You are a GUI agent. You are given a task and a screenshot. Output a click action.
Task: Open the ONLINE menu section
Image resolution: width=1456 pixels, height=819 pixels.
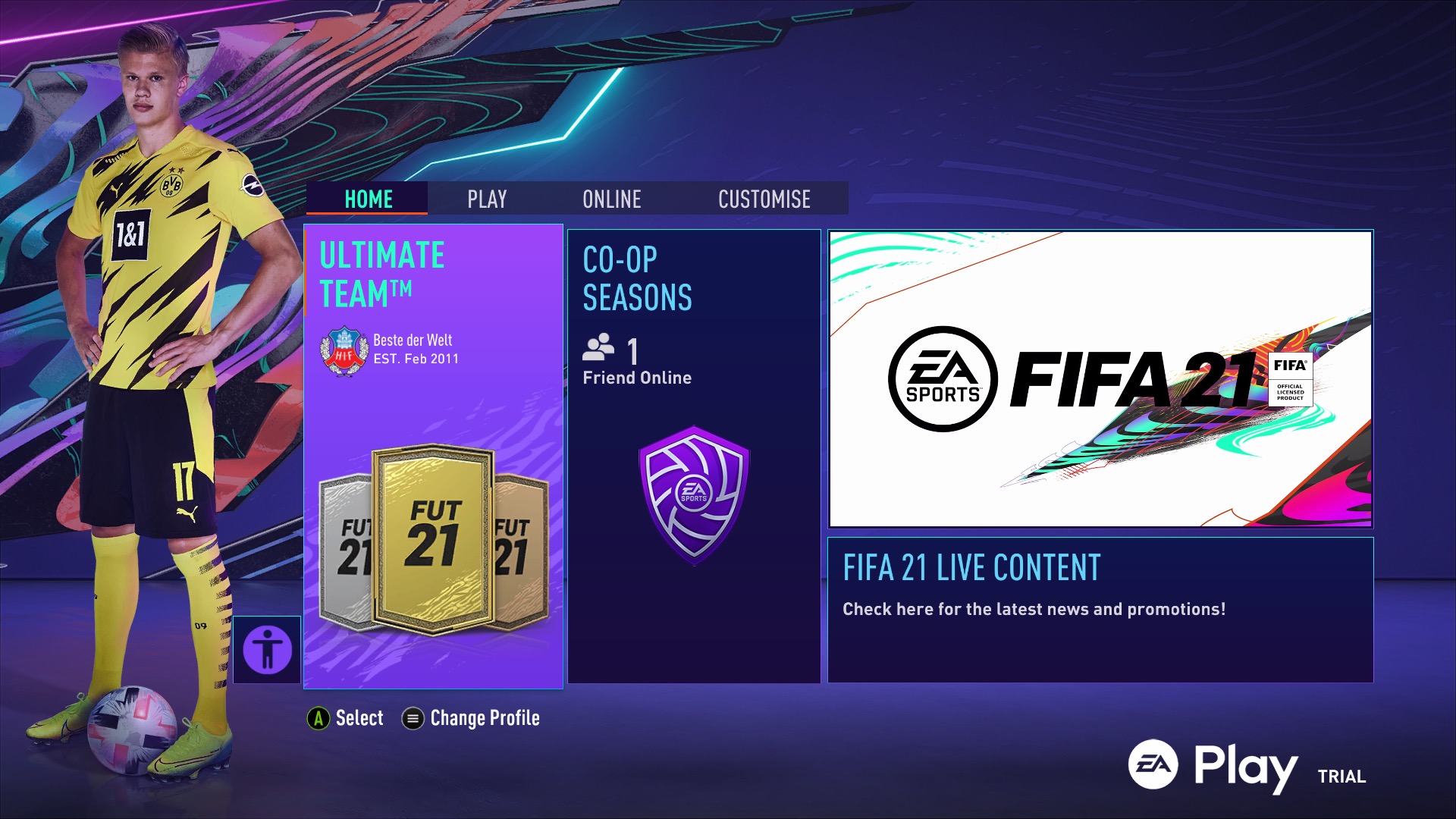pos(611,199)
